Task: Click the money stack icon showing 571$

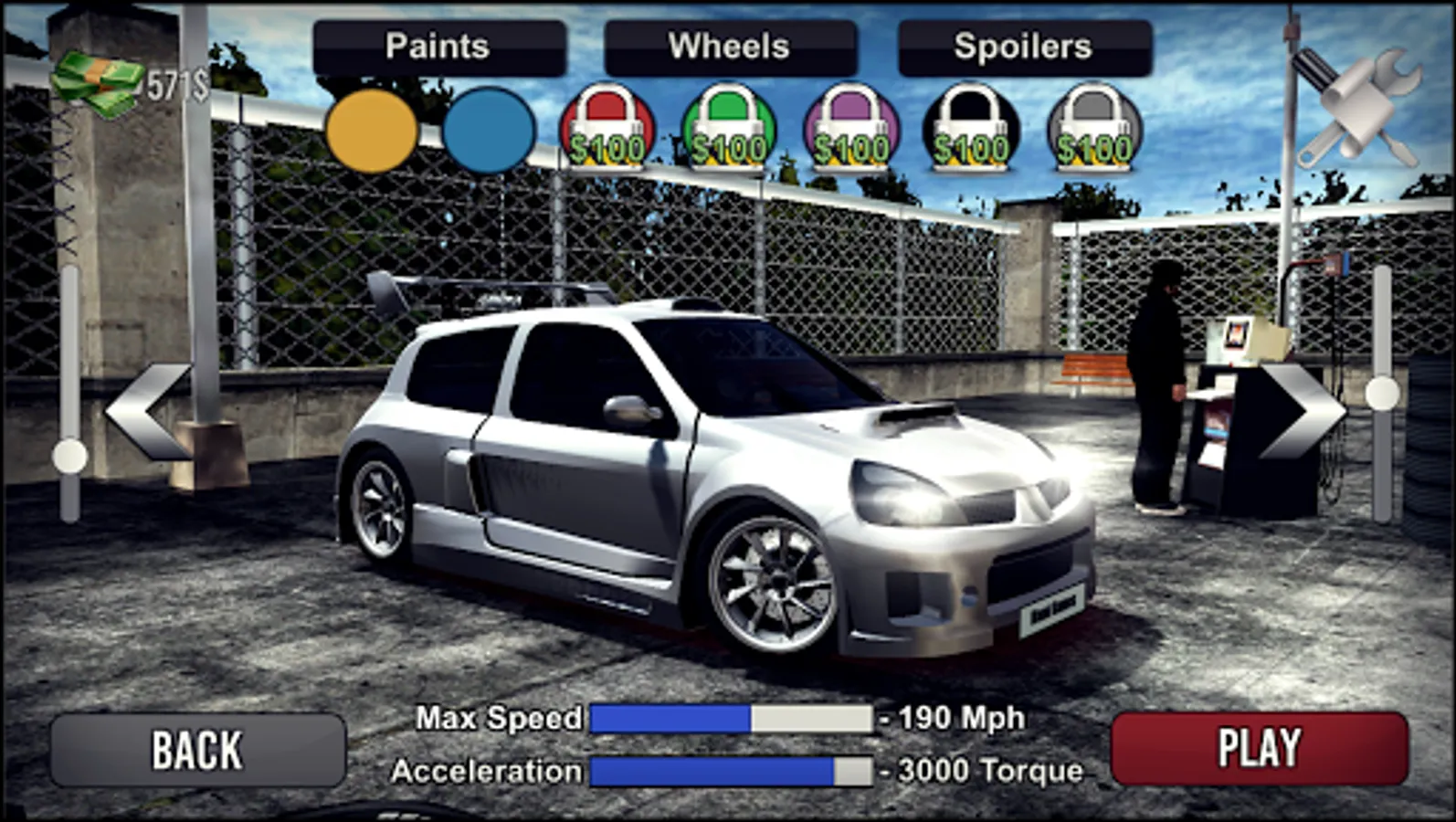Action: pyautogui.click(x=100, y=78)
